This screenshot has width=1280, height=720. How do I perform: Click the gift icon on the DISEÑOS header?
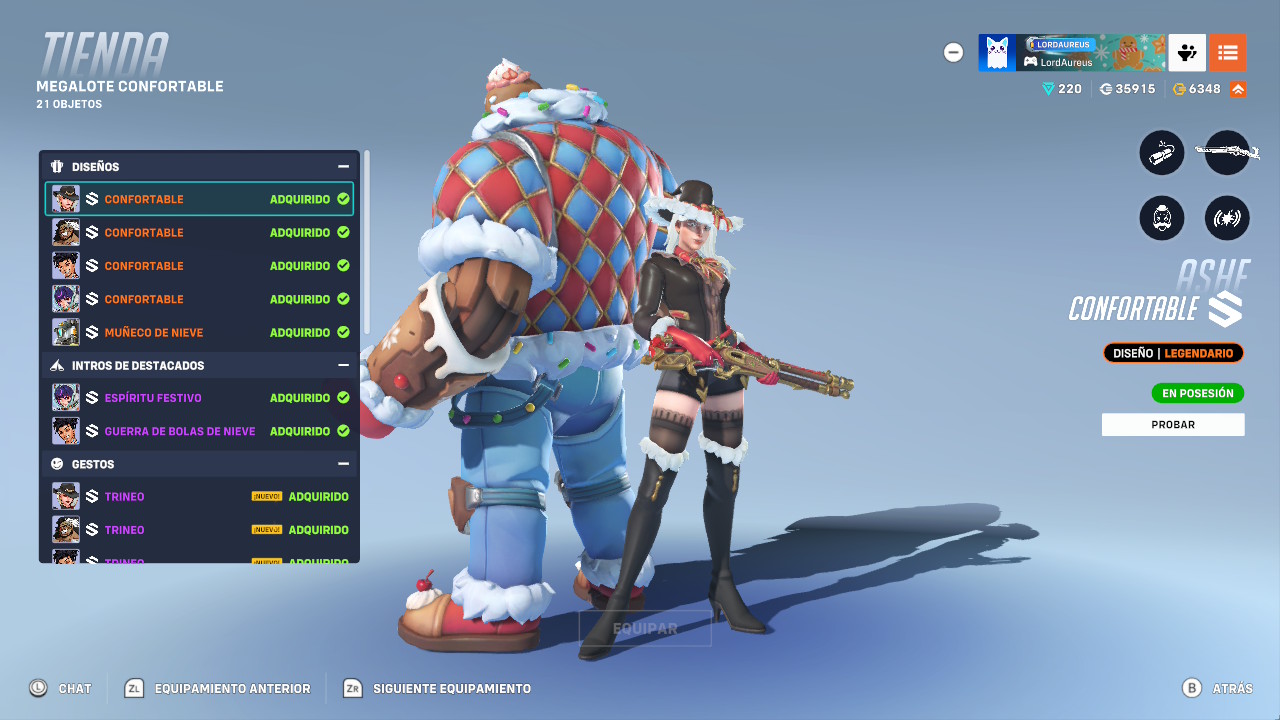[x=56, y=166]
